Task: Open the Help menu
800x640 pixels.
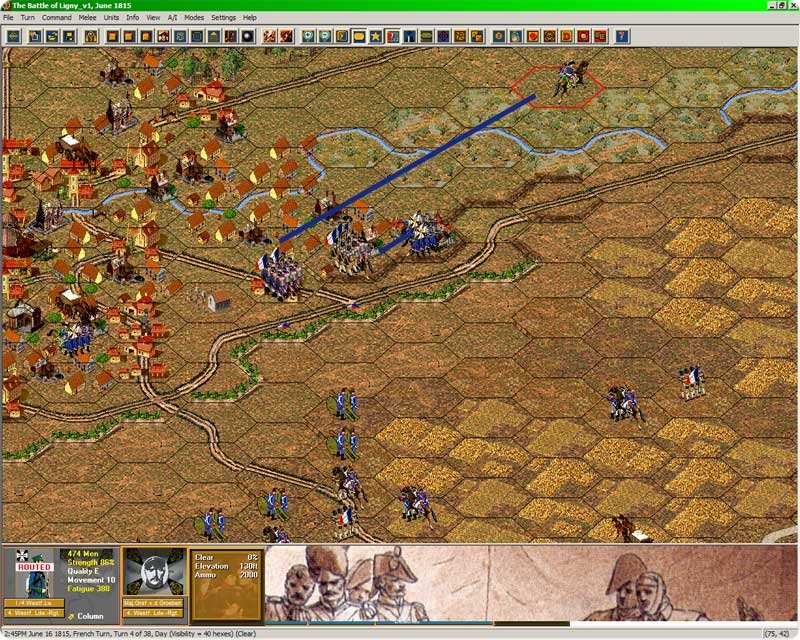Action: [x=250, y=17]
